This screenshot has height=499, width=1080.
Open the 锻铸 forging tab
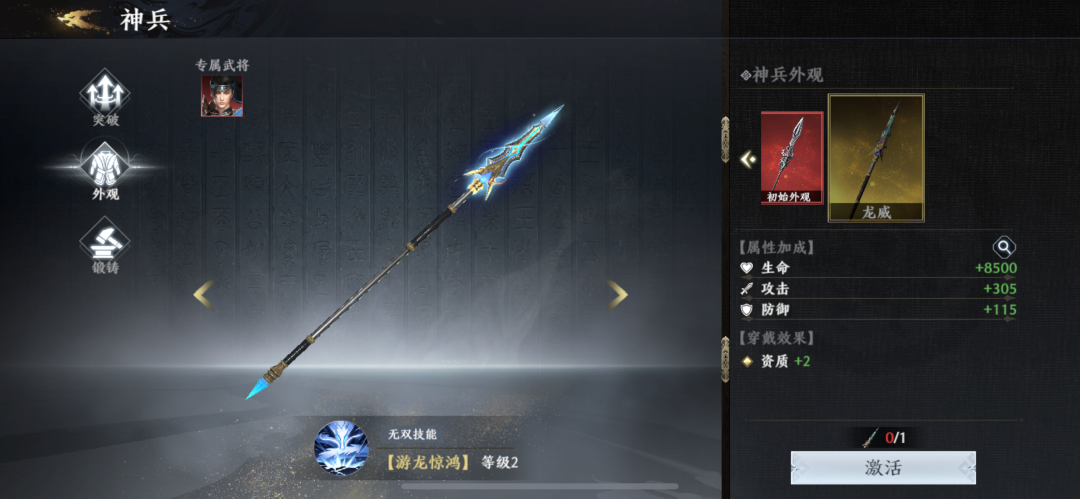pyautogui.click(x=105, y=244)
